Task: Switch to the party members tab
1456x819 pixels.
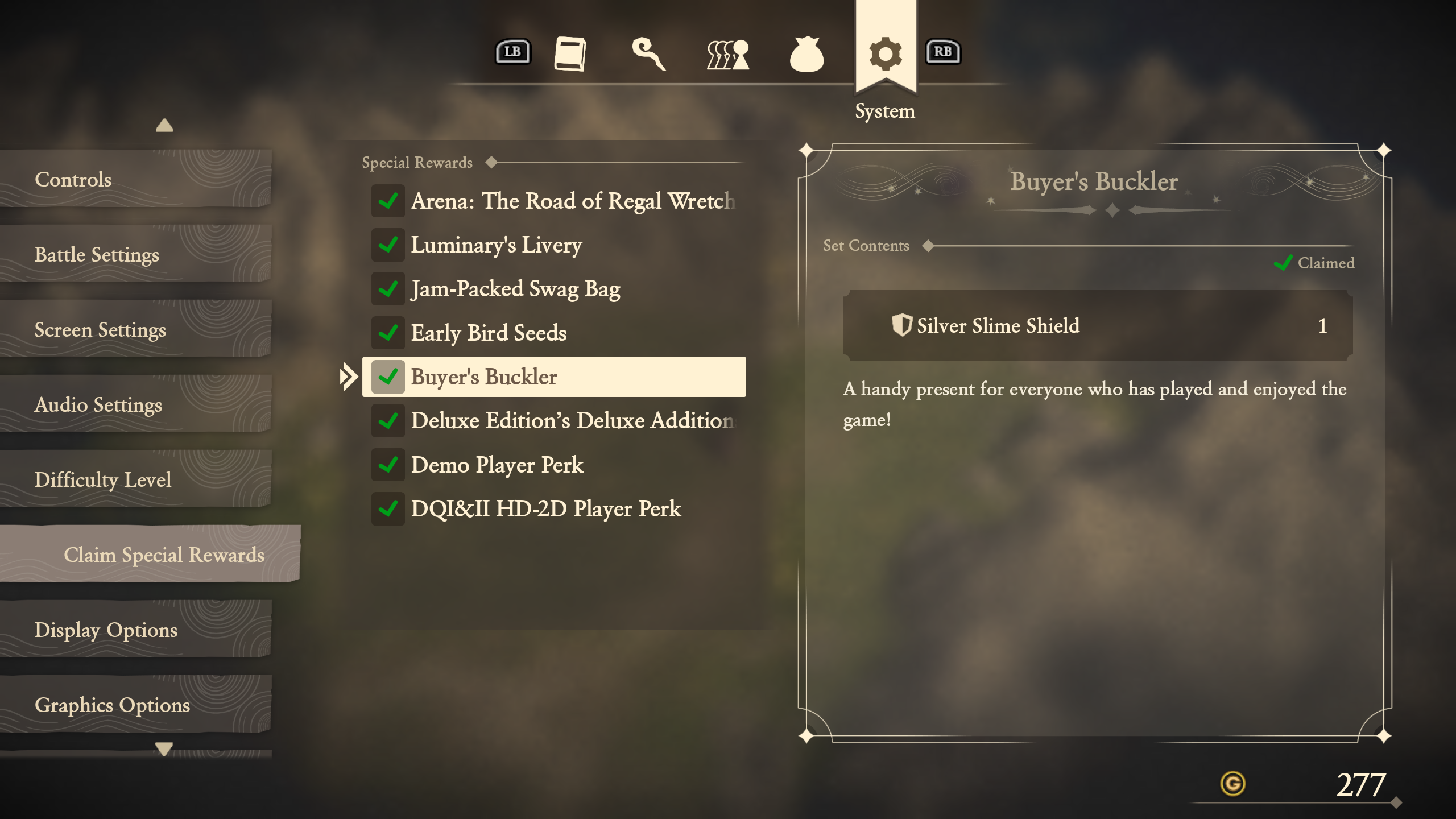Action: point(727,55)
